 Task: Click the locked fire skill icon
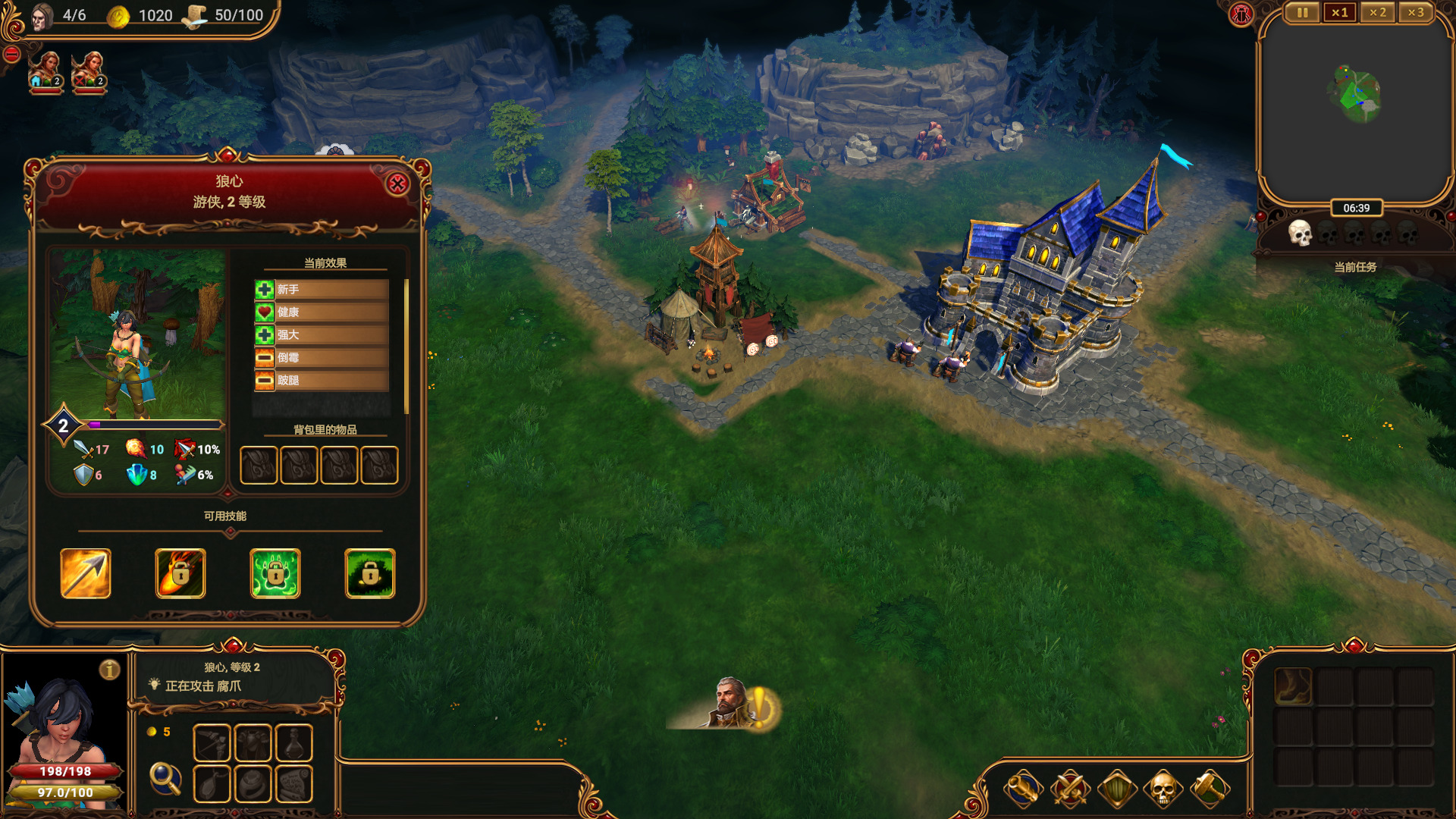(180, 573)
